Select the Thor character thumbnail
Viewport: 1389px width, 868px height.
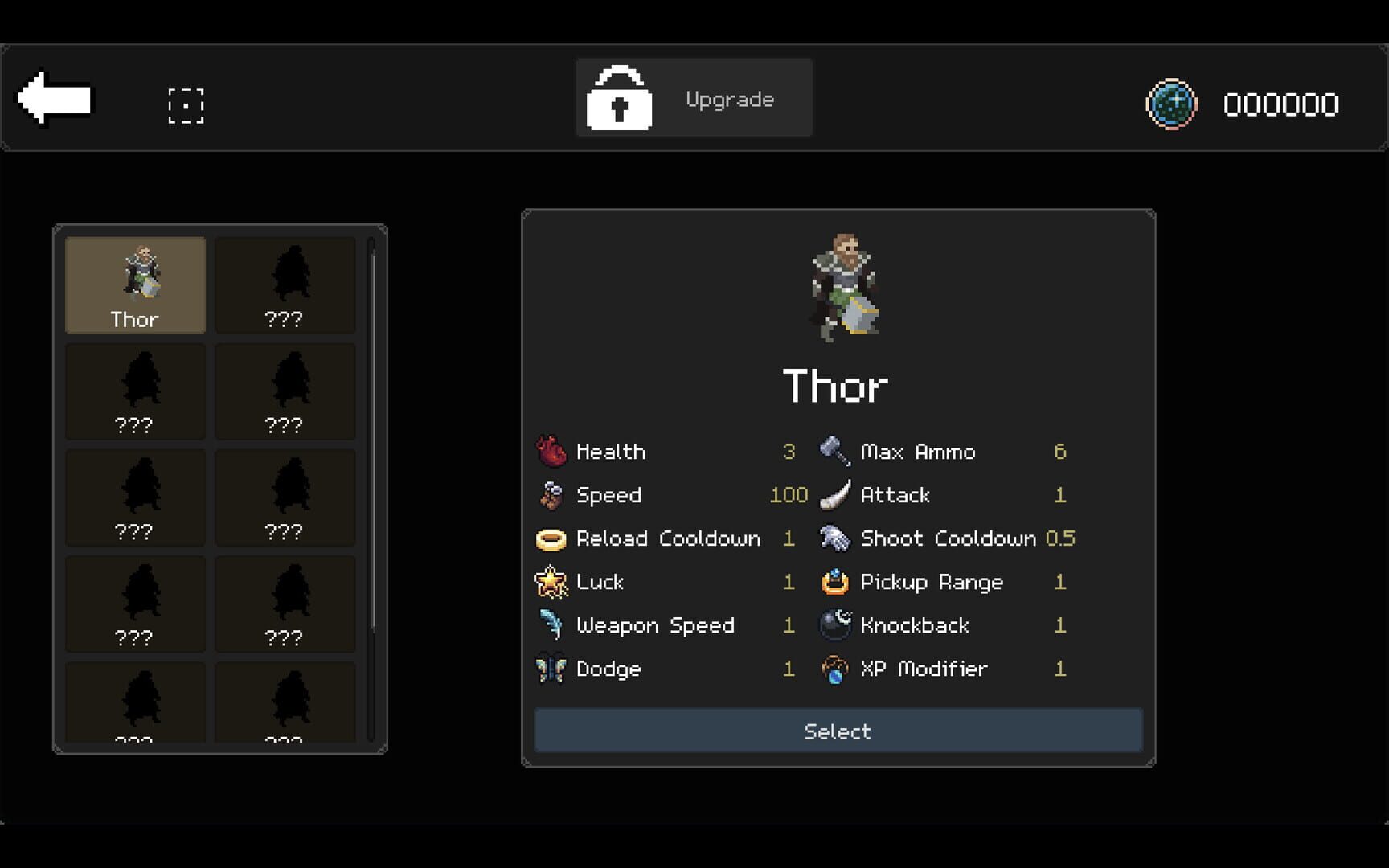click(134, 284)
